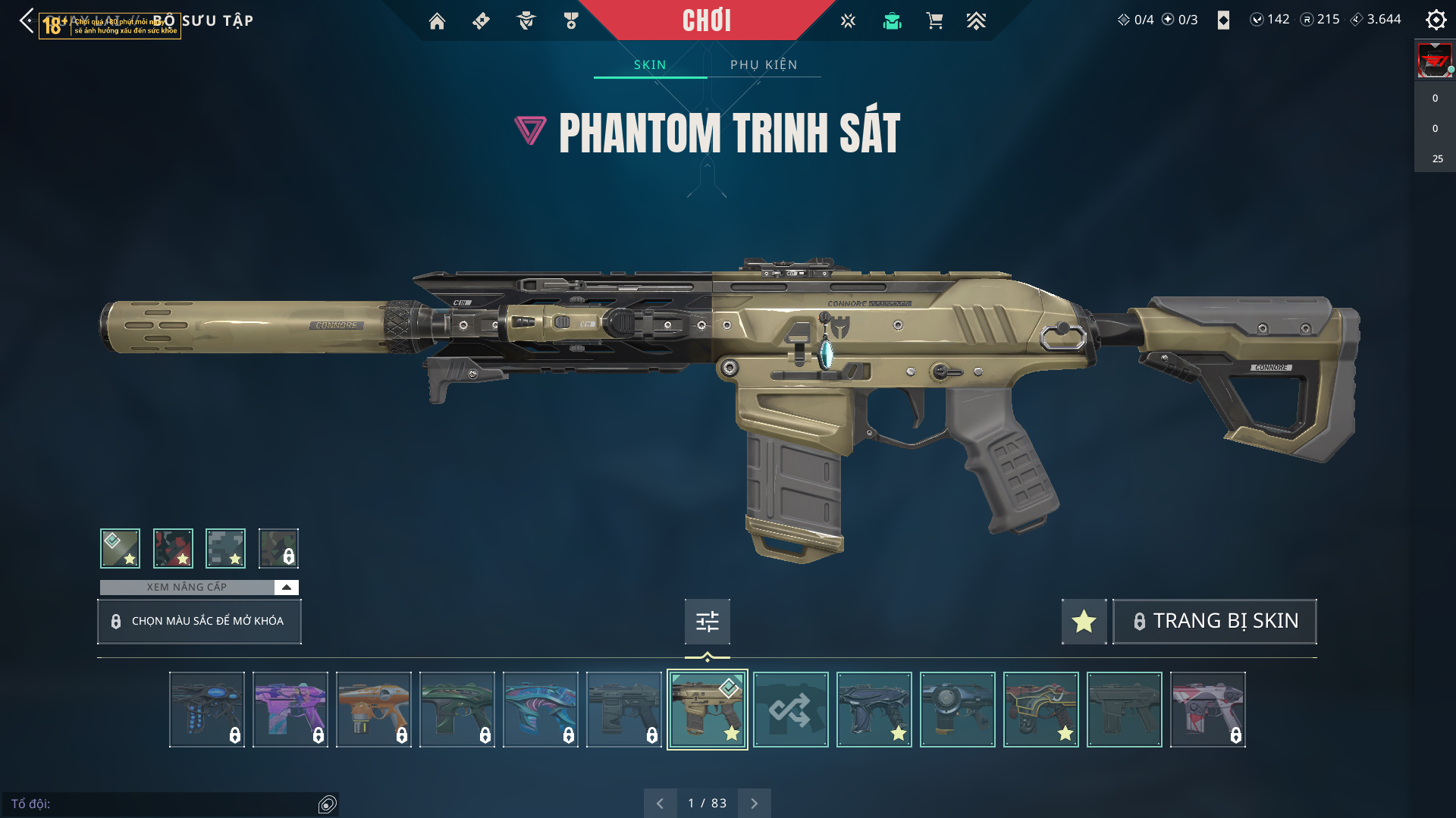Viewport: 1456px width, 818px height.
Task: Choose the red camo color variant
Action: click(173, 548)
